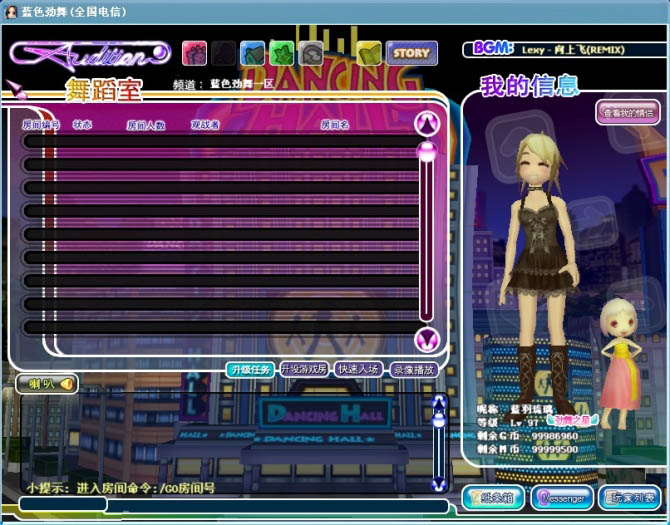Create a game room (开设游戏房)
This screenshot has width=670, height=525.
pos(304,369)
